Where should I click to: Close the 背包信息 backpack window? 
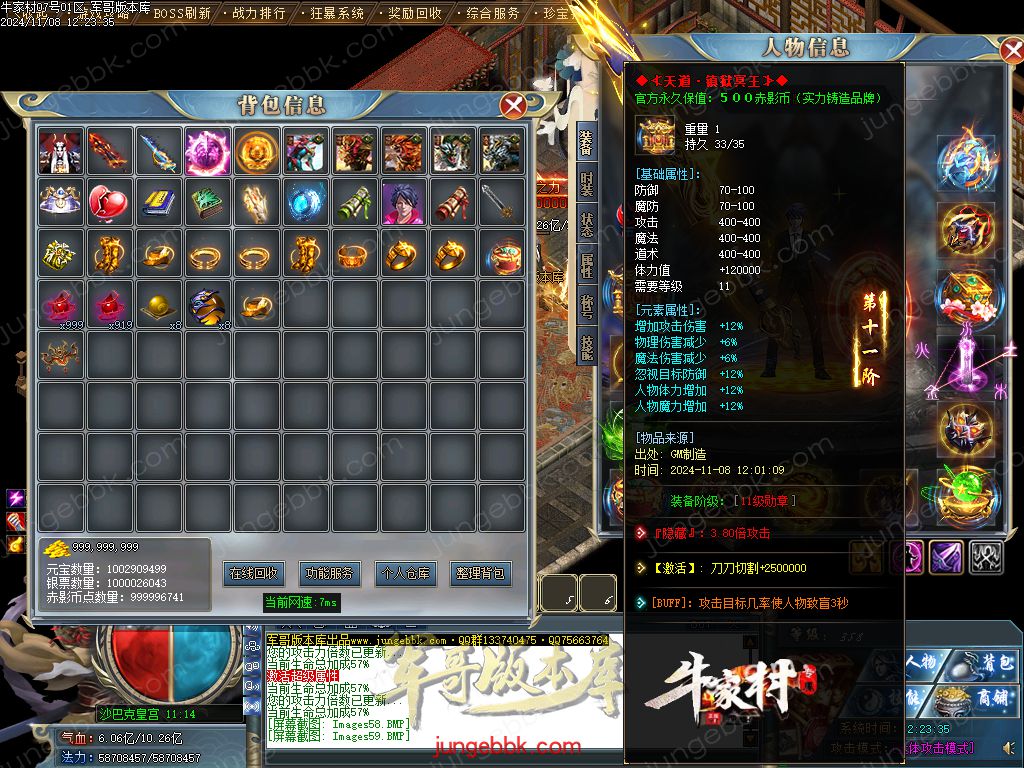(514, 106)
